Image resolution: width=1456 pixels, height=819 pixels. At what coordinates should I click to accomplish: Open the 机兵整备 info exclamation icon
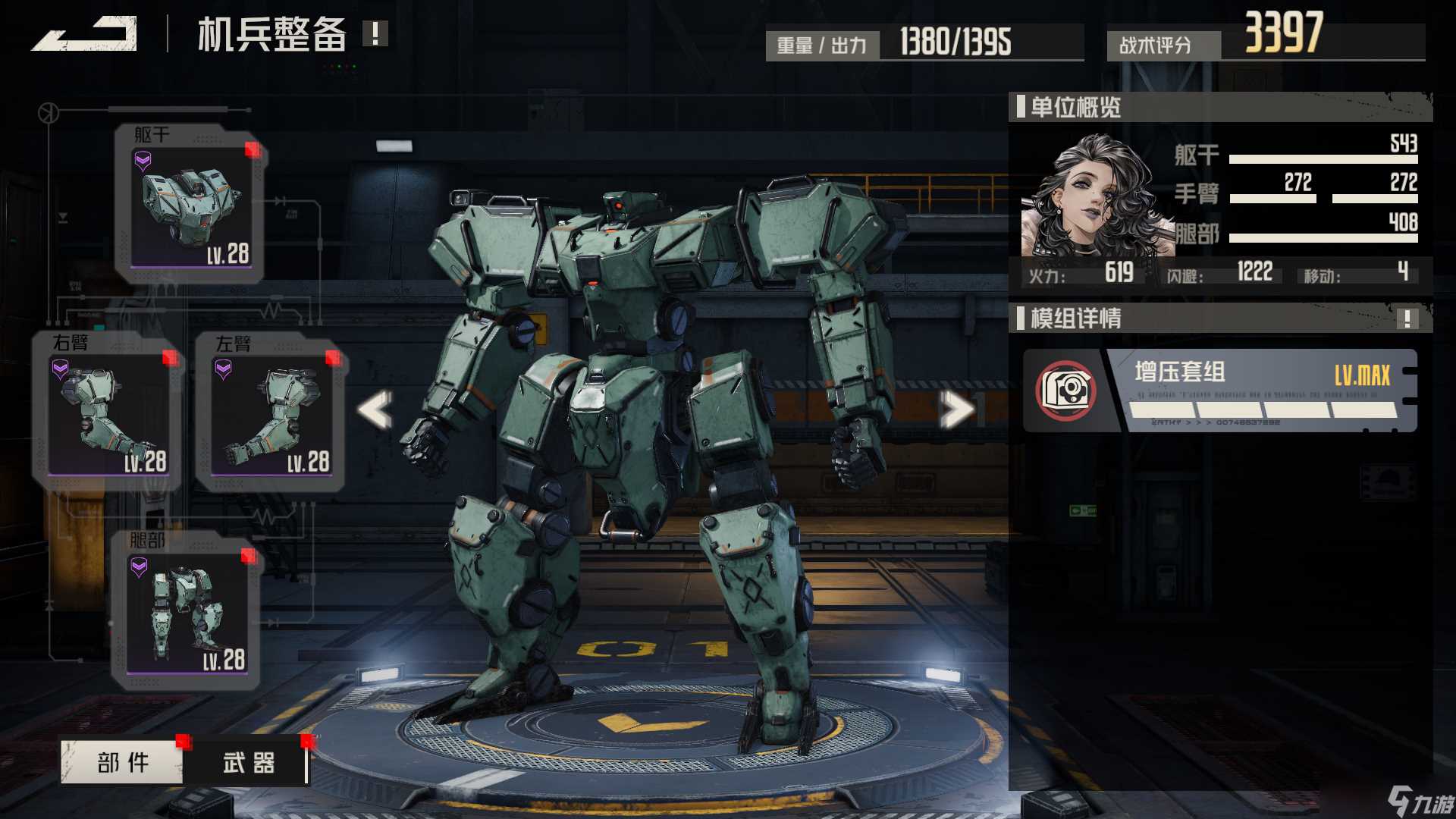(375, 33)
